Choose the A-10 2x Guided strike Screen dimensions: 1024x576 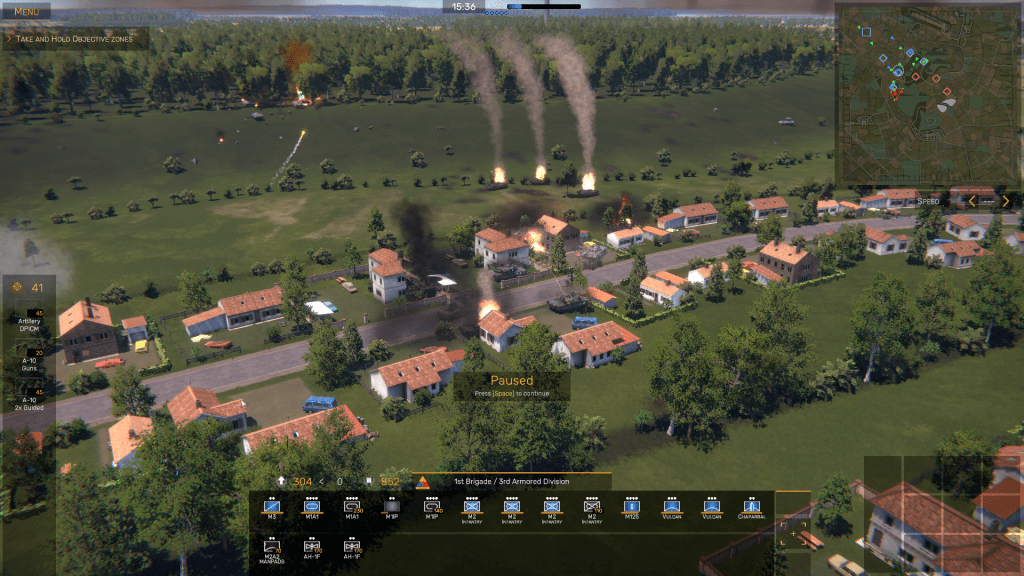[30, 399]
